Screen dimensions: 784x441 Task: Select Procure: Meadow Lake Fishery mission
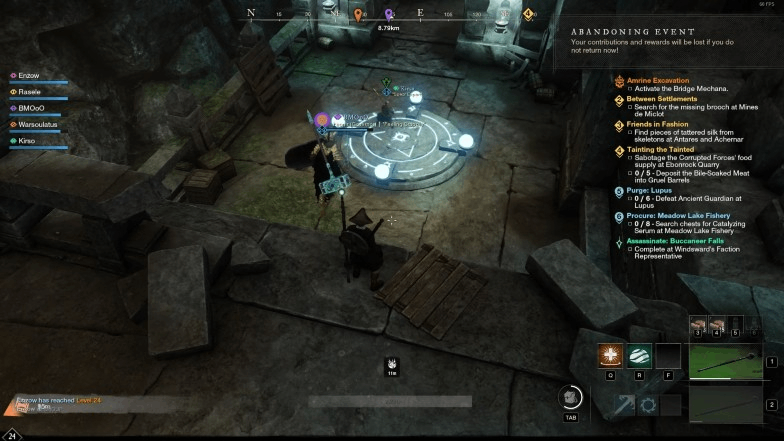coord(678,215)
